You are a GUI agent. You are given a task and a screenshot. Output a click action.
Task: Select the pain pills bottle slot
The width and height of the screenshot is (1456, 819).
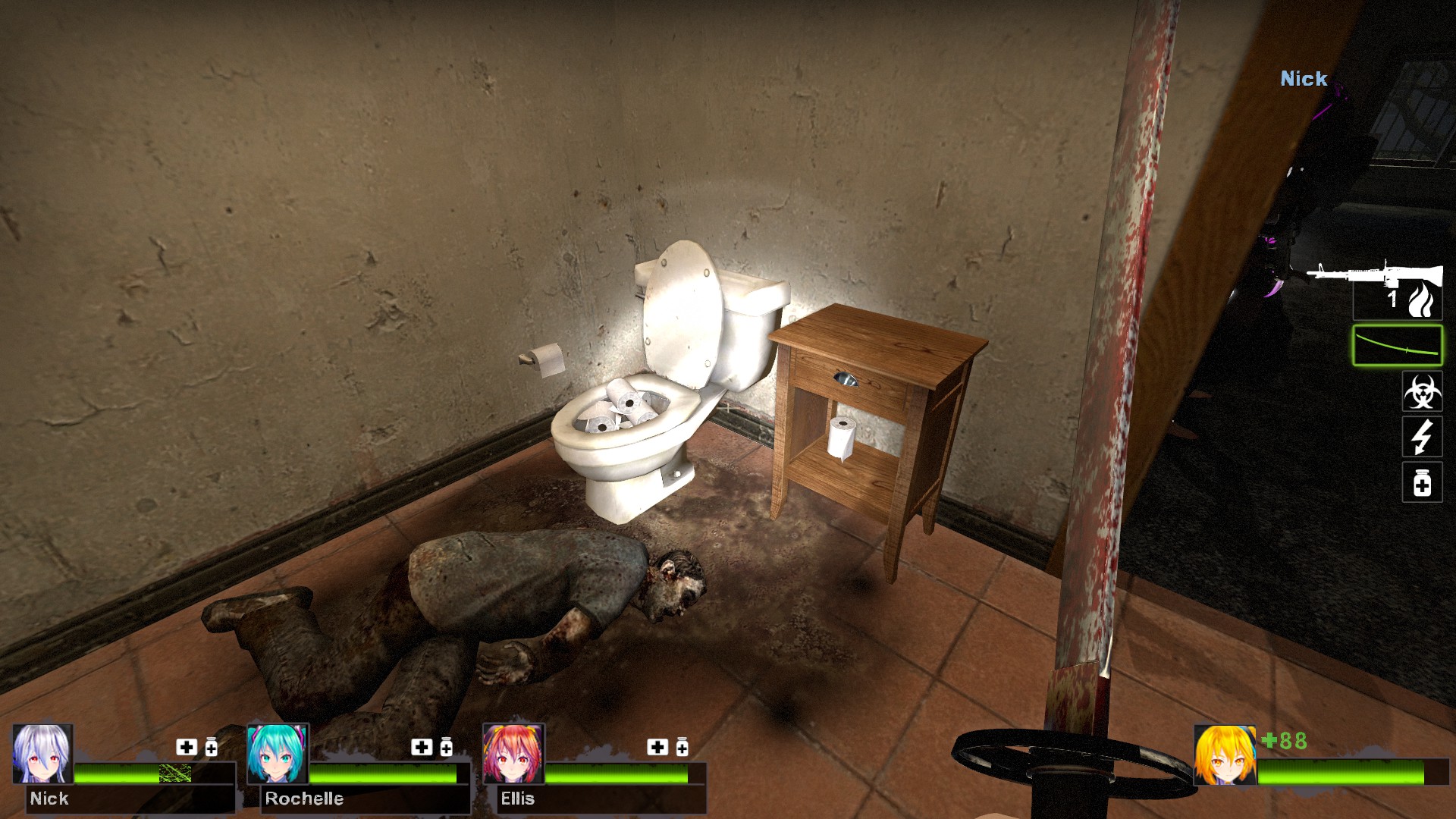1422,483
